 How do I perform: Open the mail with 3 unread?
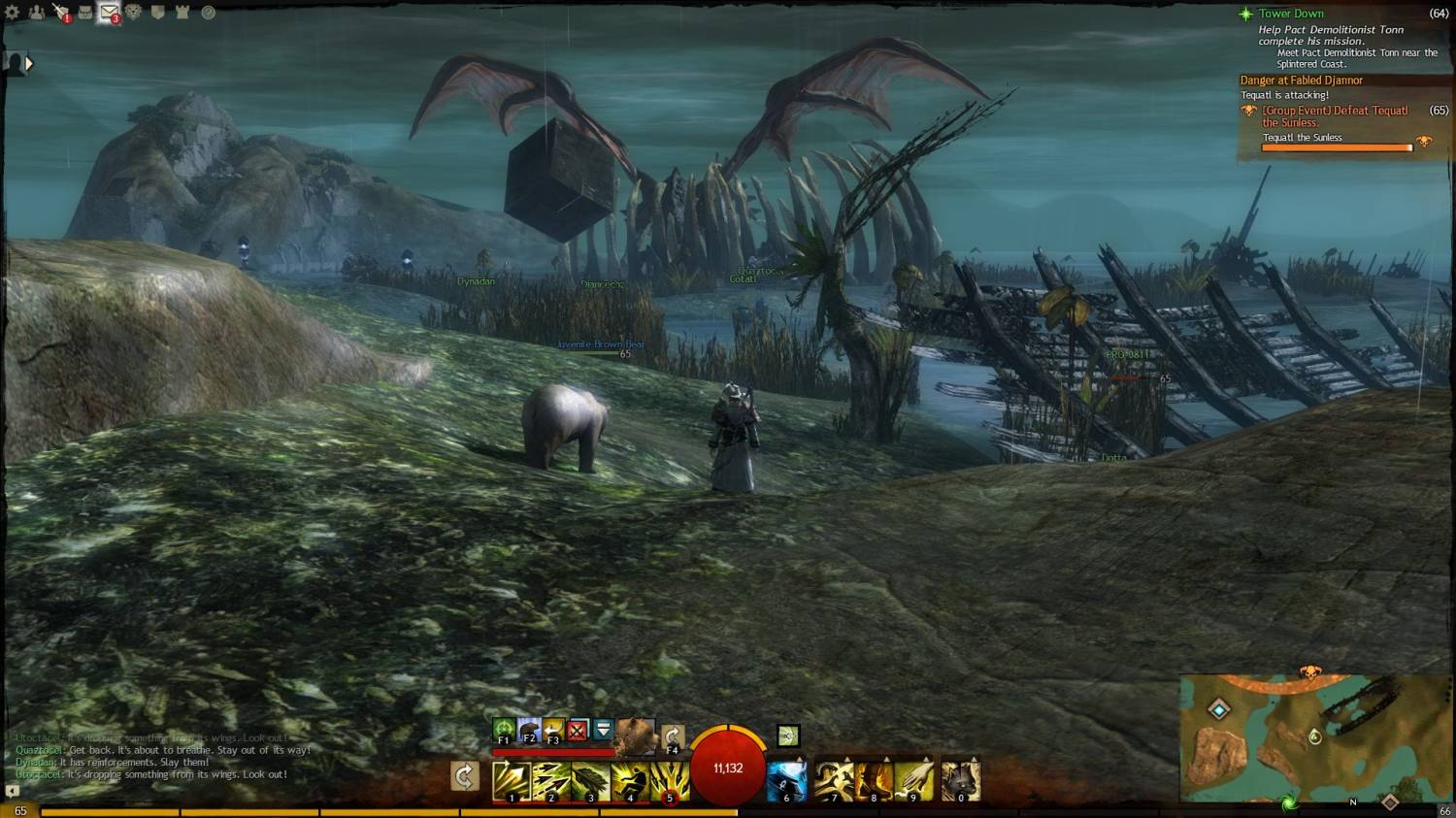pos(109,13)
